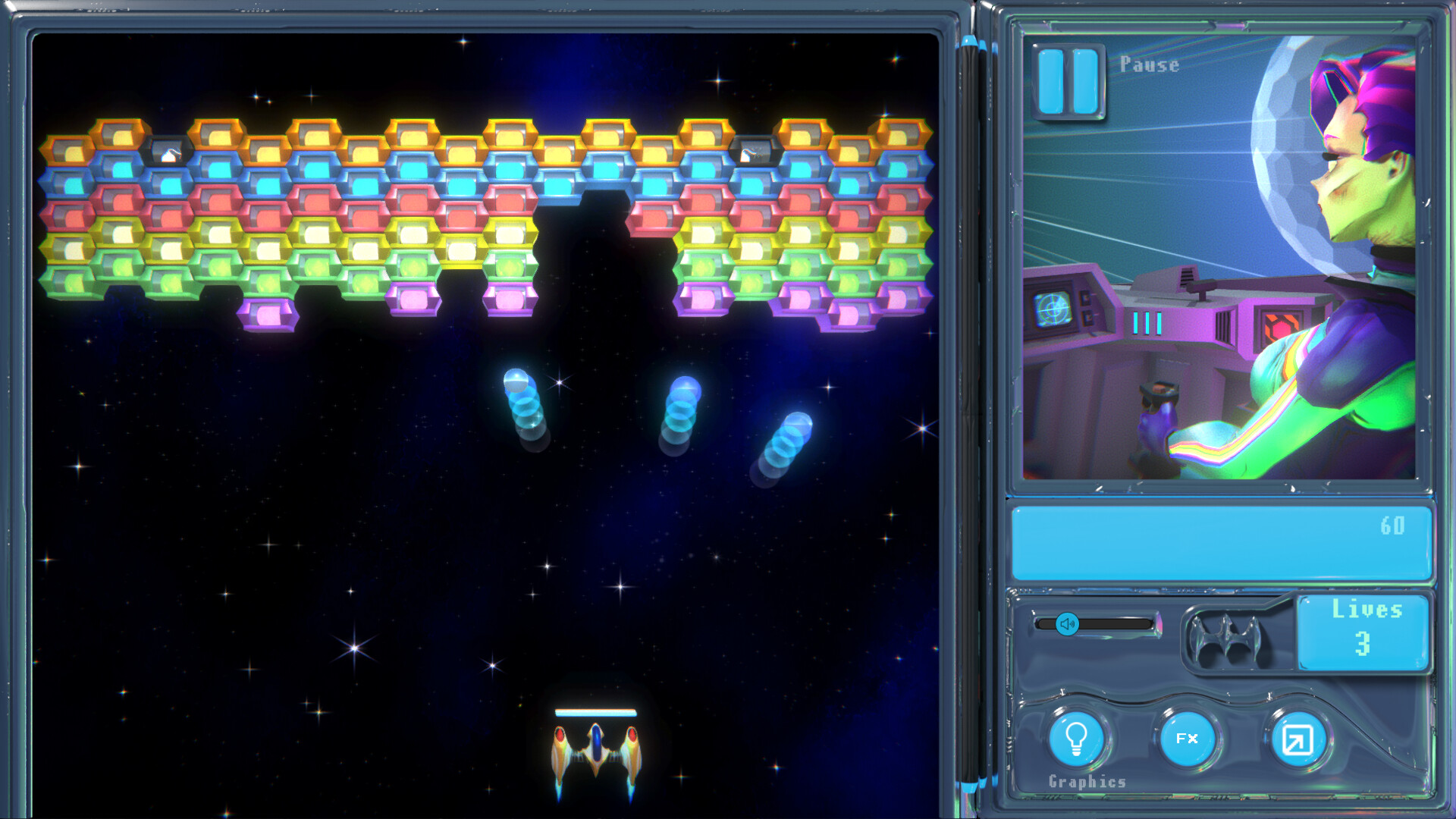1456x819 pixels.
Task: Click the Pause text label
Action: click(1149, 65)
